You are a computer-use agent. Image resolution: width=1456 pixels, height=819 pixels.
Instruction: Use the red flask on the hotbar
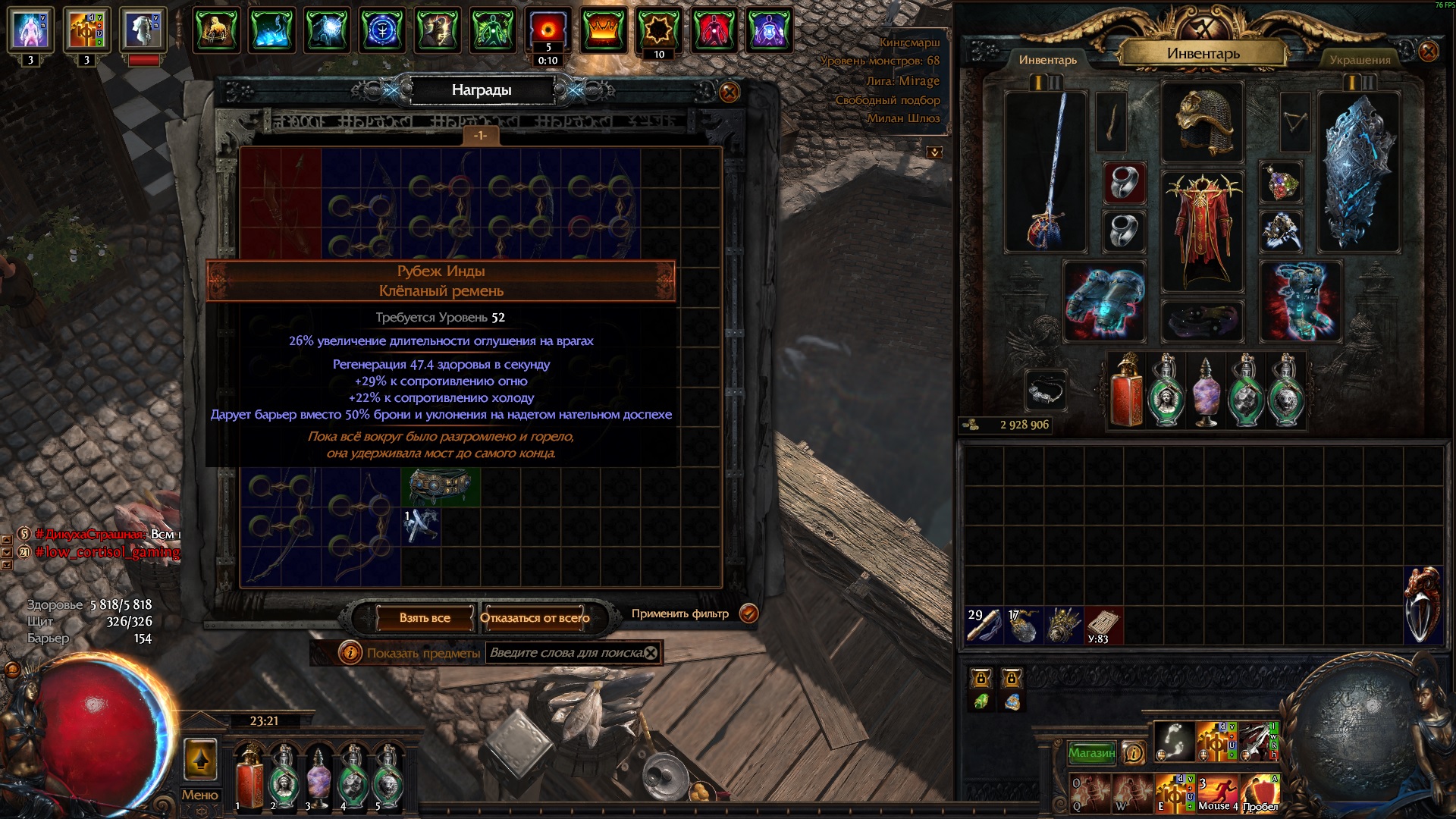[249, 776]
